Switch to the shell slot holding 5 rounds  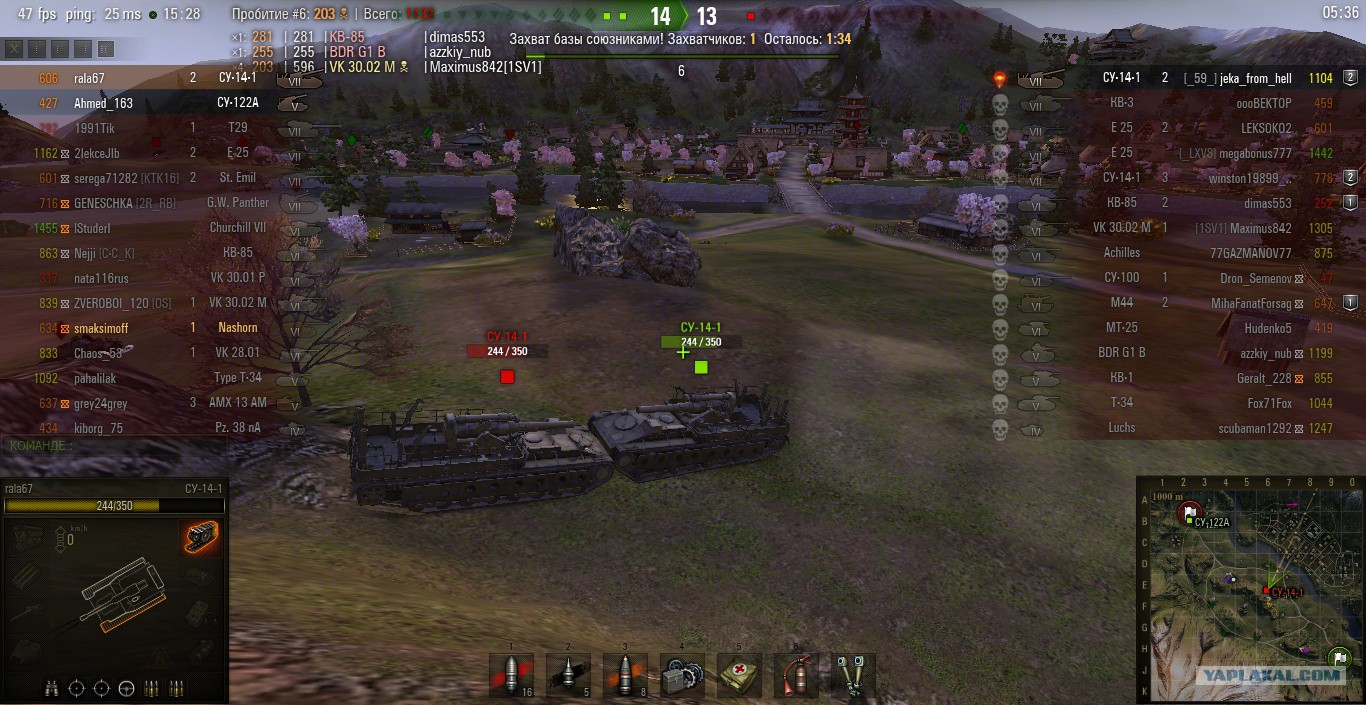pos(569,675)
